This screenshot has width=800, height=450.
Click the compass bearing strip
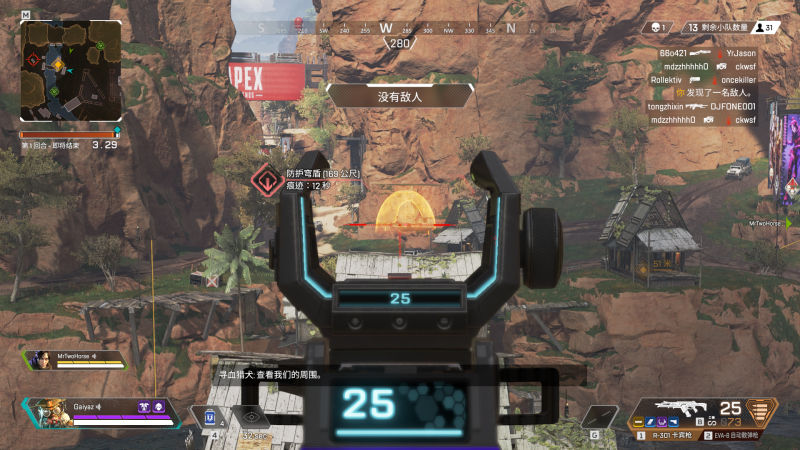400,30
